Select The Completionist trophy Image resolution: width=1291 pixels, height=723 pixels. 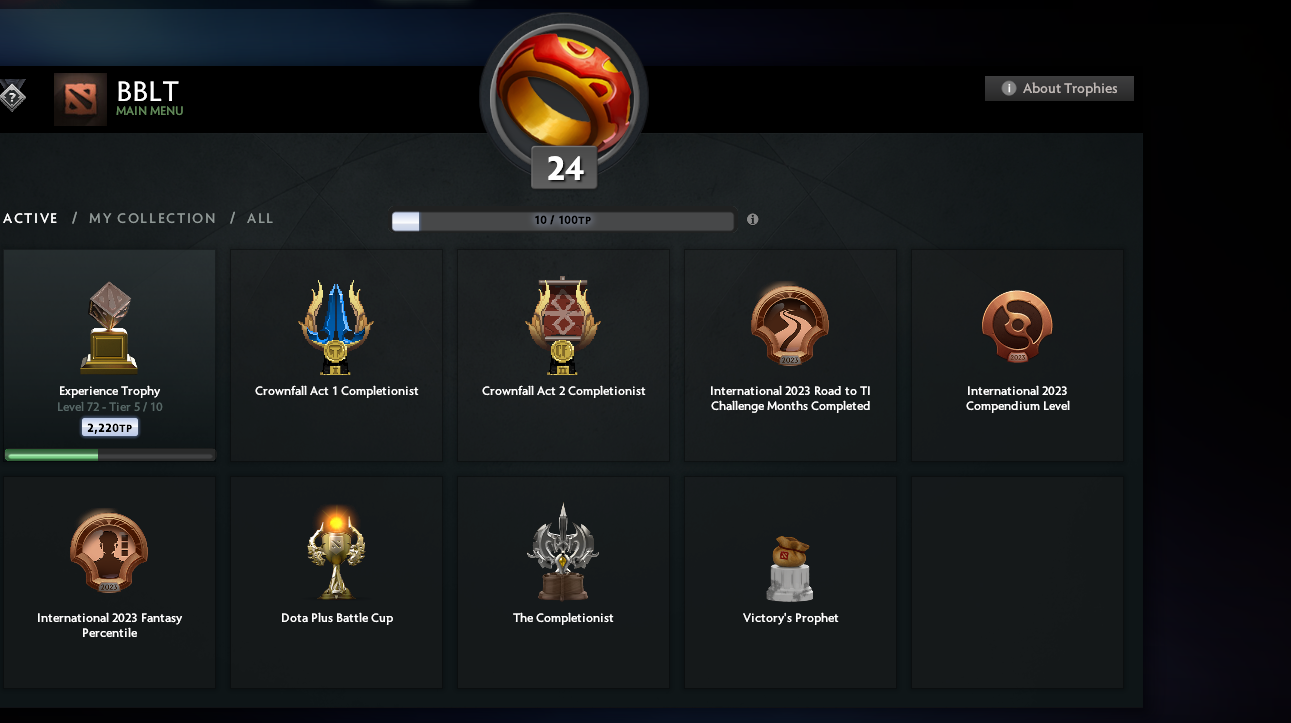click(563, 550)
